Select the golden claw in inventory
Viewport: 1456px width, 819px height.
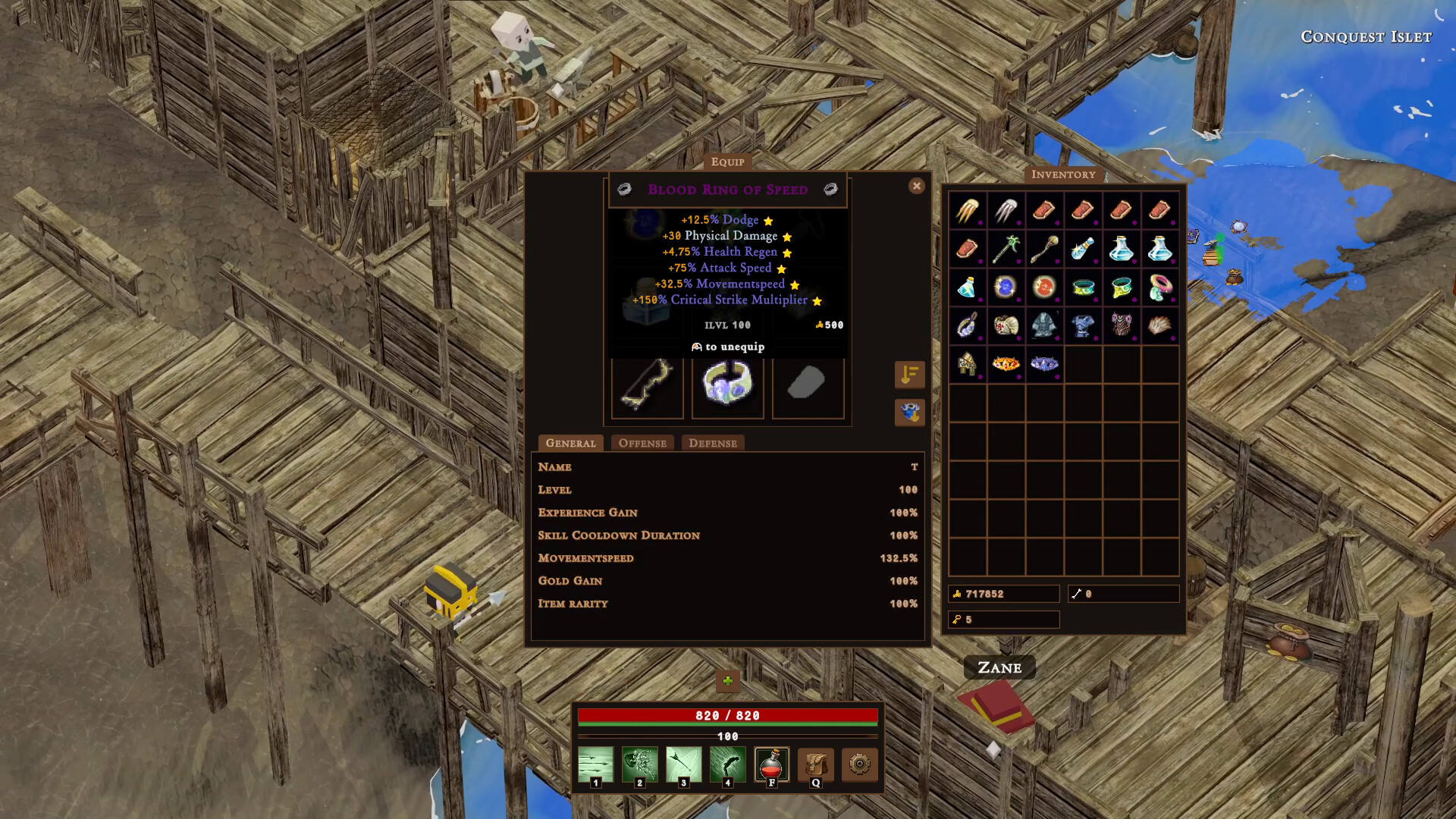click(x=967, y=210)
